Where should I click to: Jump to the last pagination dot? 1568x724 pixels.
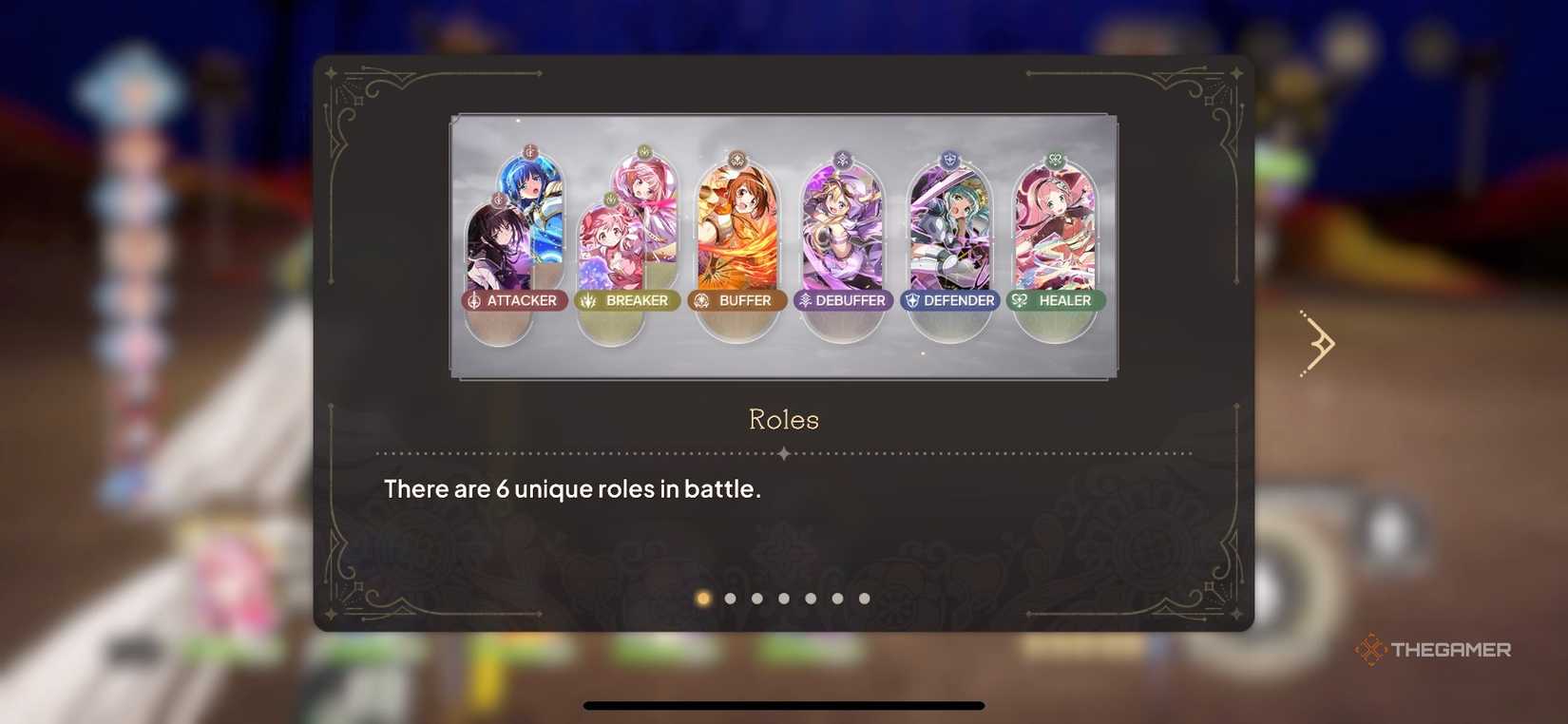pyautogui.click(x=863, y=598)
